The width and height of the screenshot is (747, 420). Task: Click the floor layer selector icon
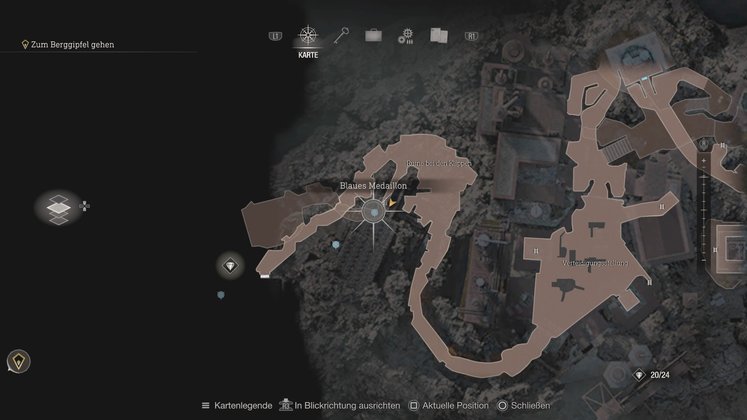pyautogui.click(x=59, y=207)
